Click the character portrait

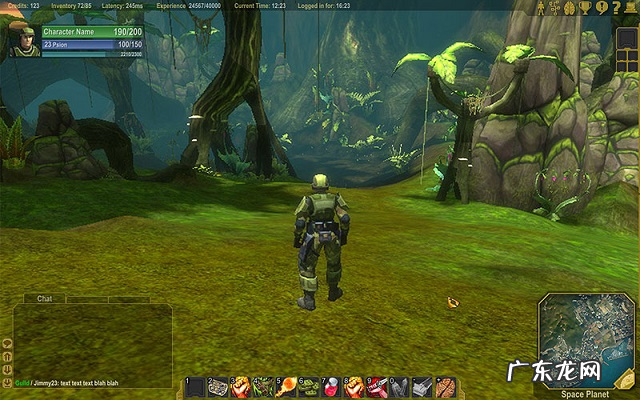pyautogui.click(x=20, y=40)
